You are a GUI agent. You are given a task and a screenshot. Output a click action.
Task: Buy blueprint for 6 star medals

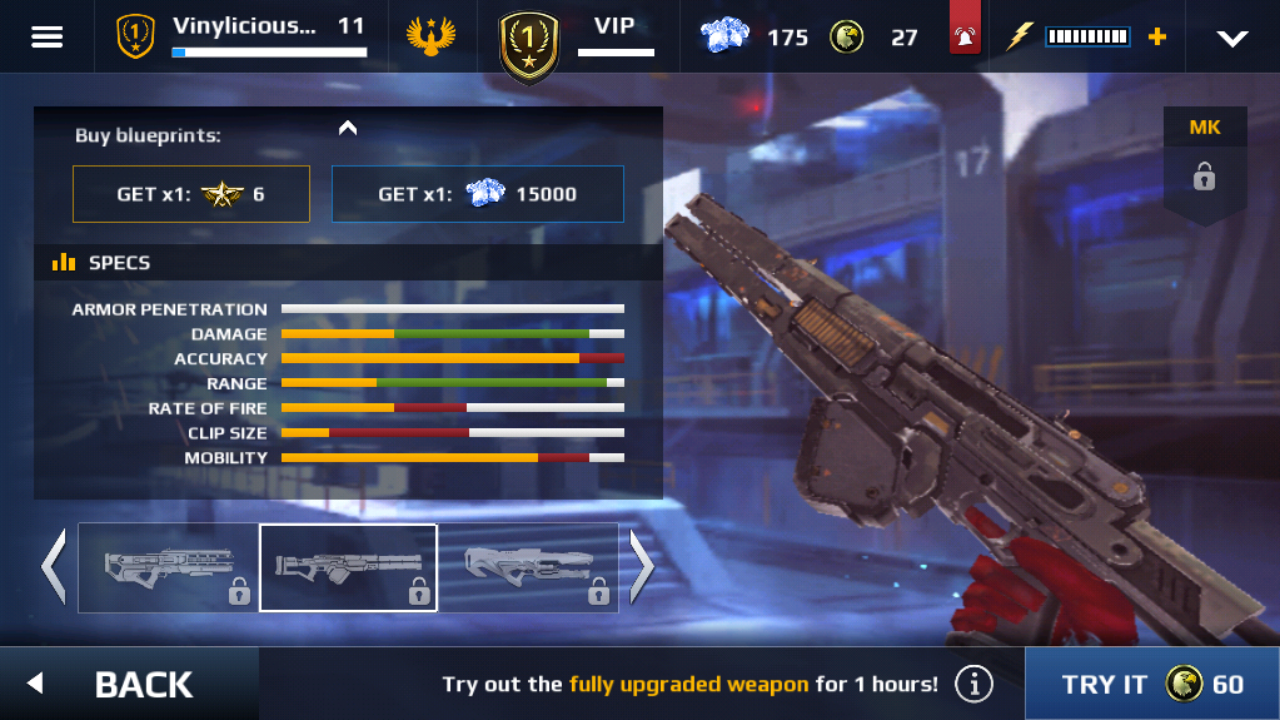point(191,194)
